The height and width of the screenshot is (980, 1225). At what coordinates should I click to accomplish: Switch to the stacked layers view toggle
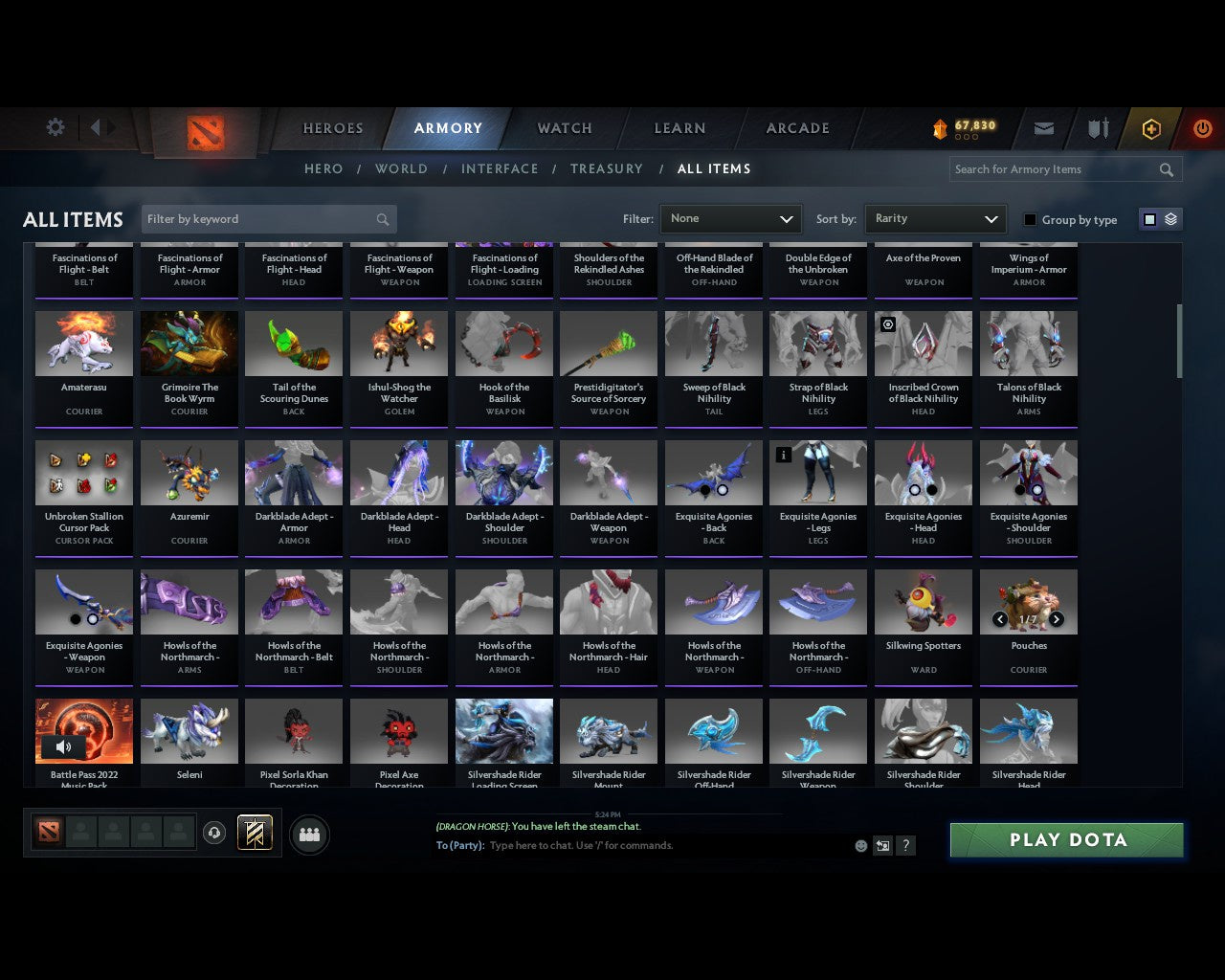pos(1169,218)
